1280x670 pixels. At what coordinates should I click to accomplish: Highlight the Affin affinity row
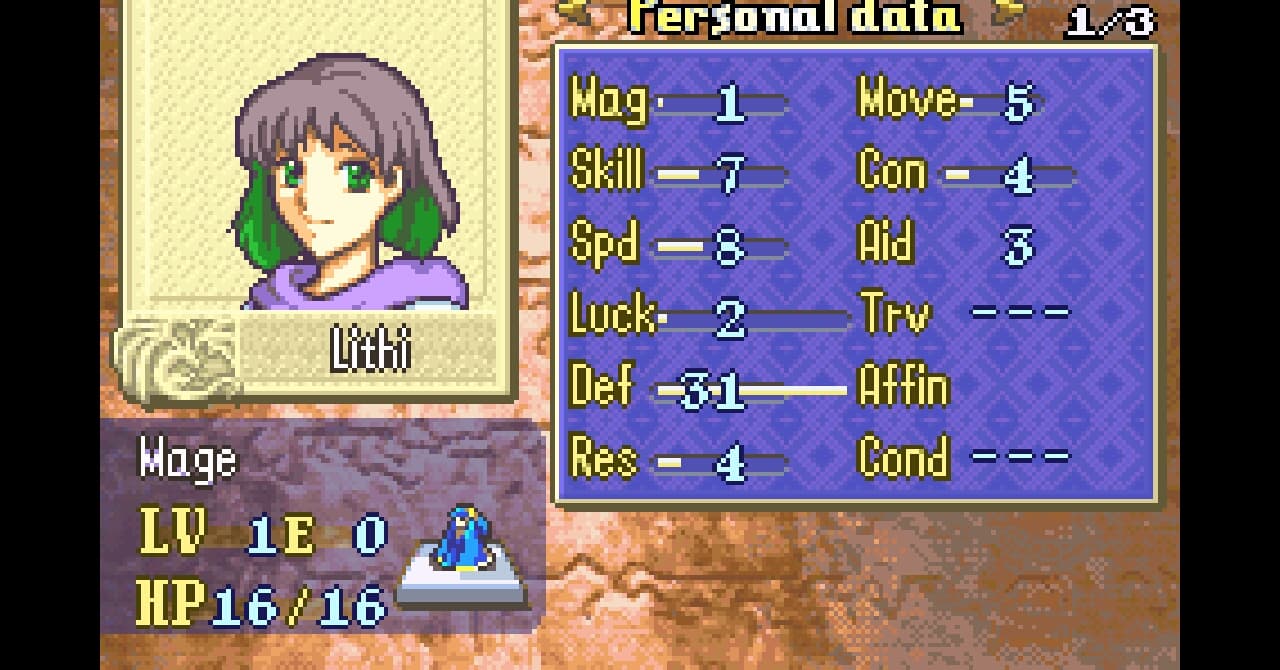[903, 388]
